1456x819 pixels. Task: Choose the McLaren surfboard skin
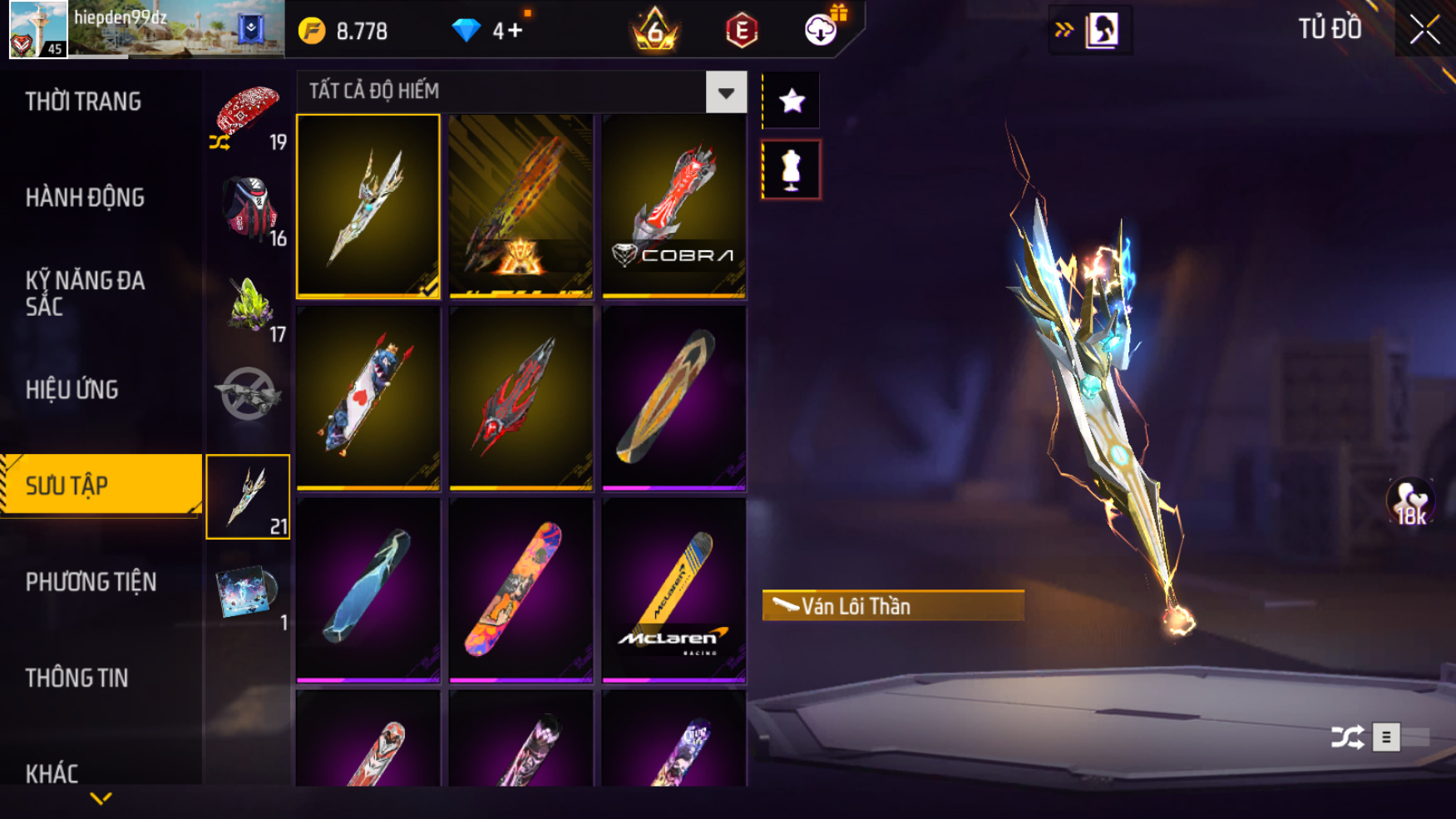click(x=674, y=590)
